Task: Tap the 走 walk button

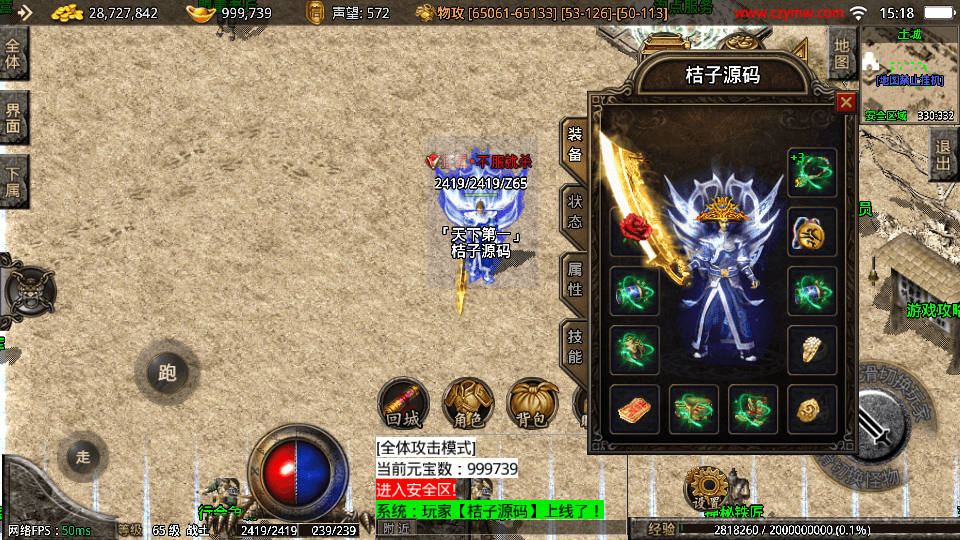Action: click(x=83, y=457)
